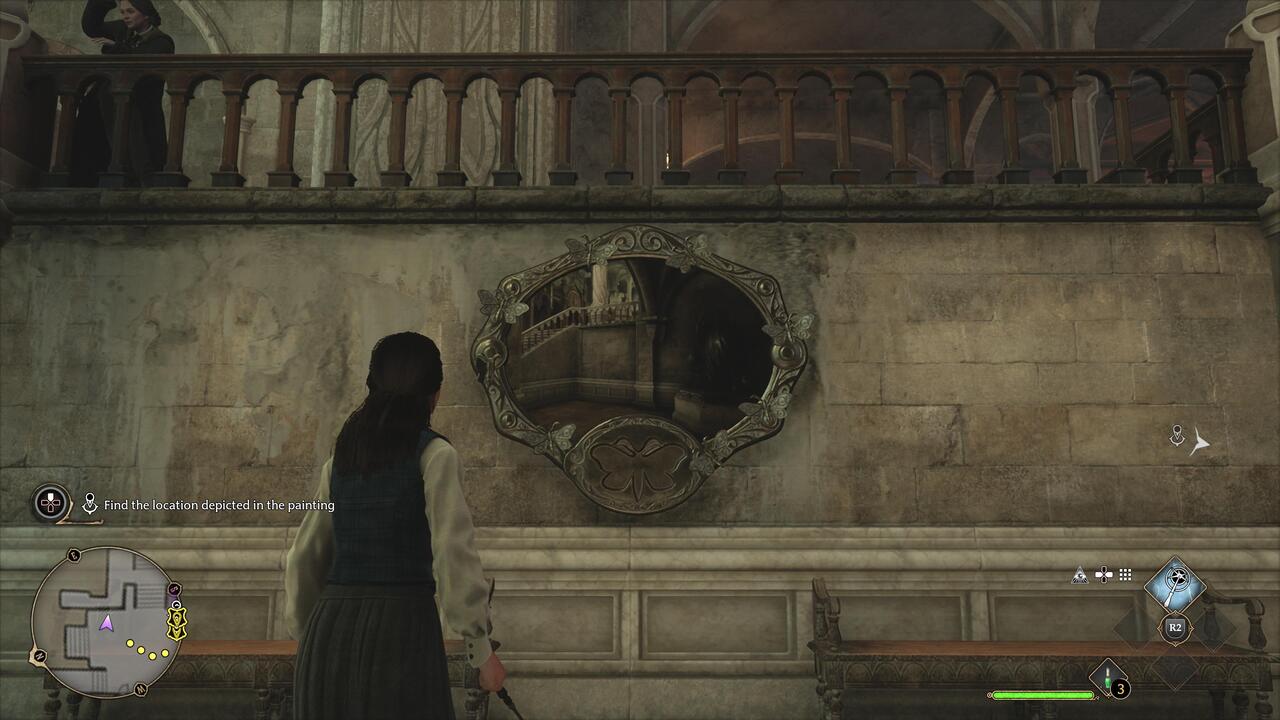The width and height of the screenshot is (1280, 720).
Task: Click the purple marker on the minimap edge
Action: (173, 588)
